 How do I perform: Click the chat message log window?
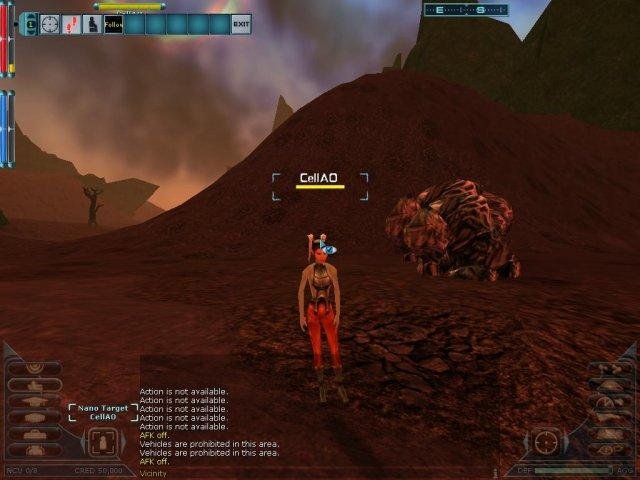230,425
